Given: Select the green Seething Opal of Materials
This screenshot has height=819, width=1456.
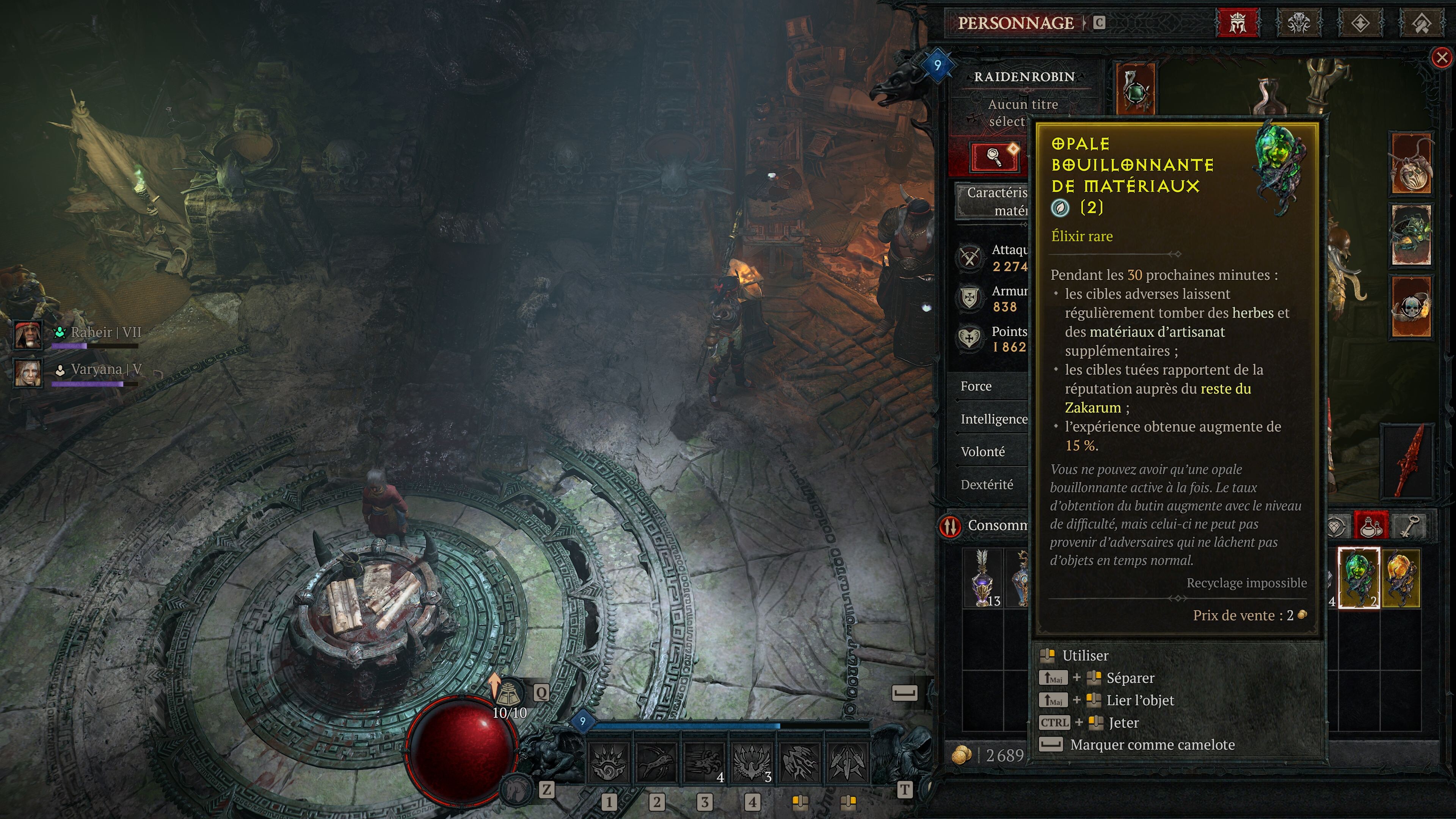Looking at the screenshot, I should (x=1358, y=577).
